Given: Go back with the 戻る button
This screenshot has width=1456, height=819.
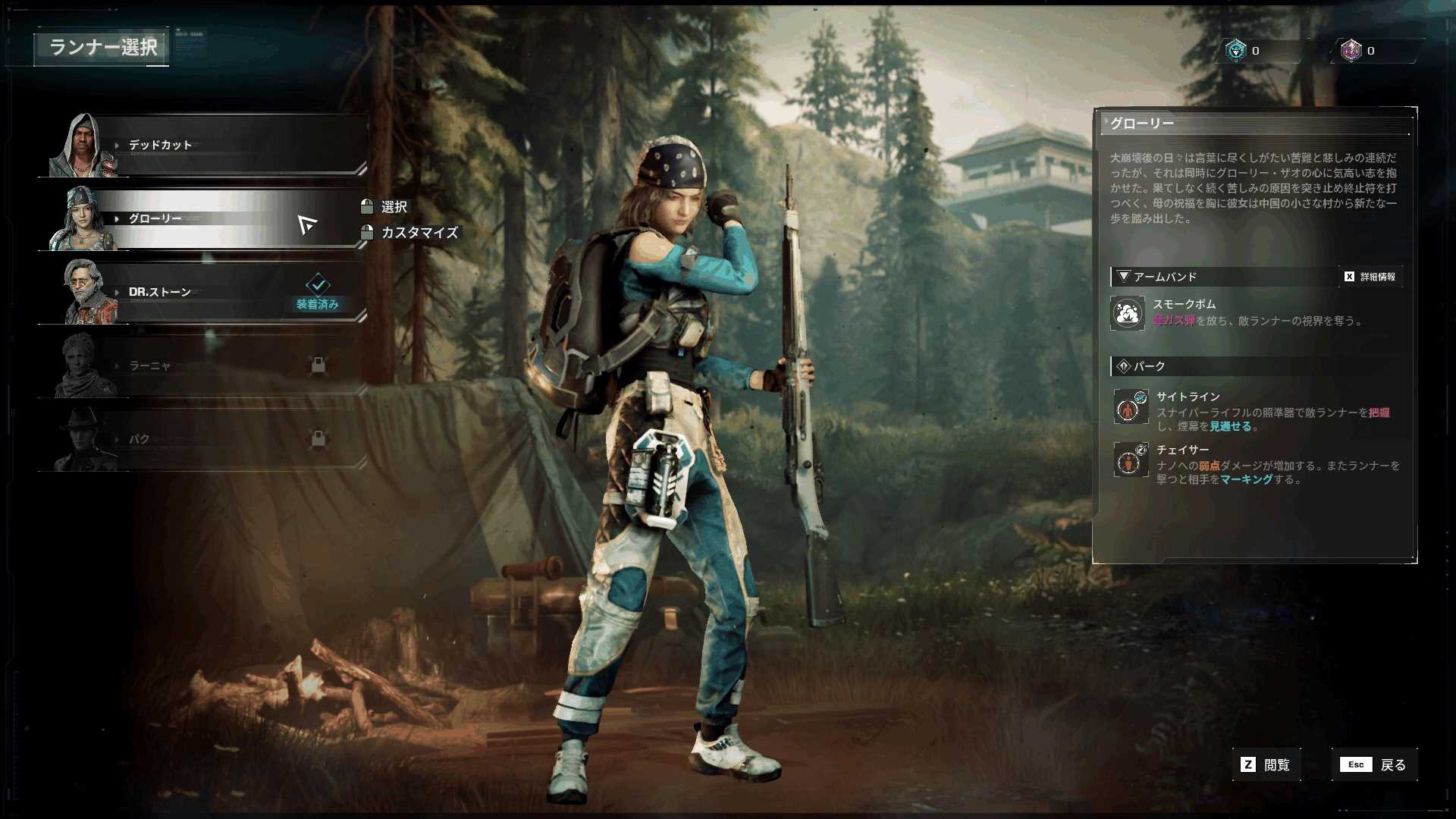Looking at the screenshot, I should point(1374,765).
